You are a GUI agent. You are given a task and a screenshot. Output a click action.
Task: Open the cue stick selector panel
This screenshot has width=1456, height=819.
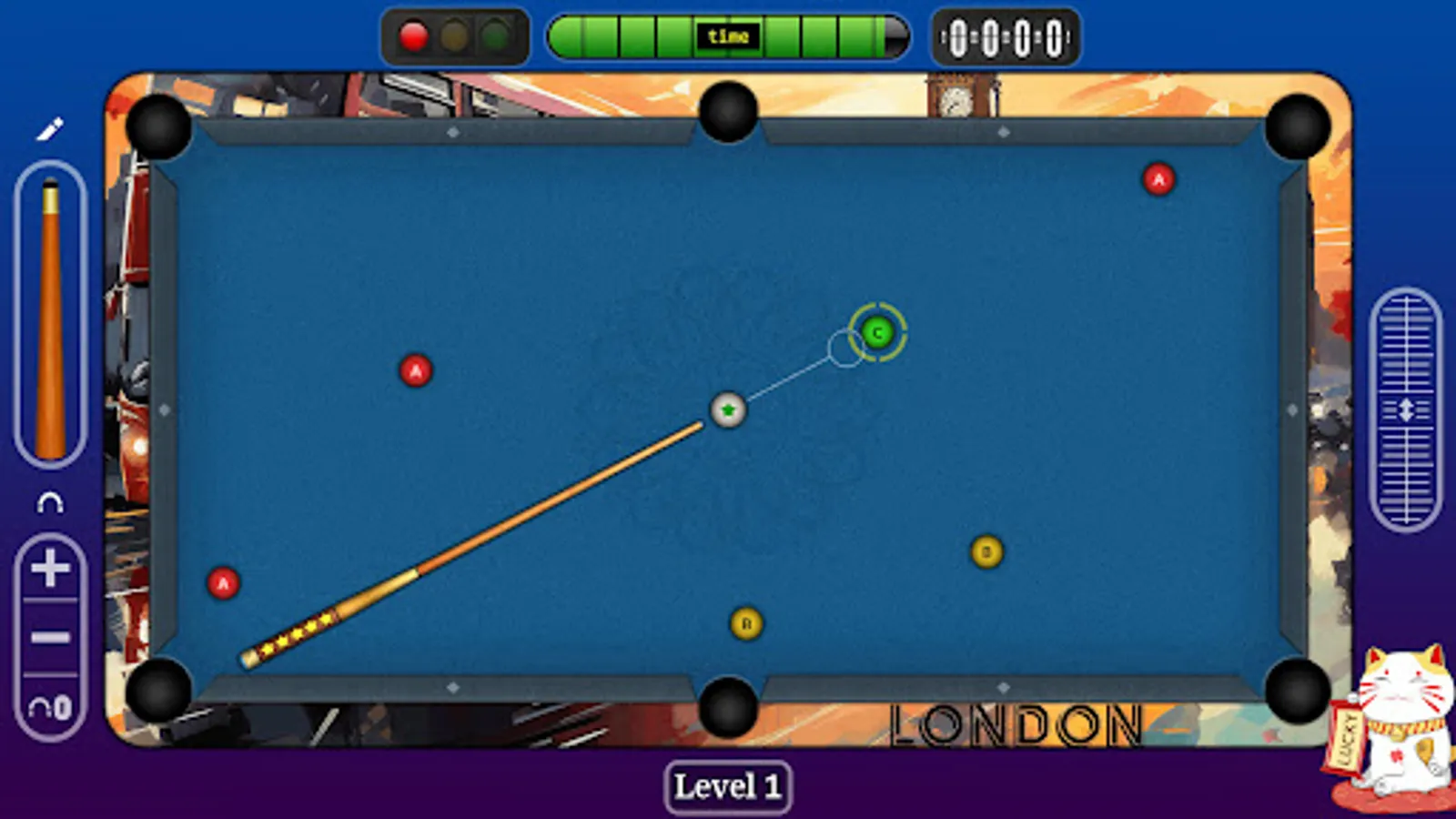50,314
